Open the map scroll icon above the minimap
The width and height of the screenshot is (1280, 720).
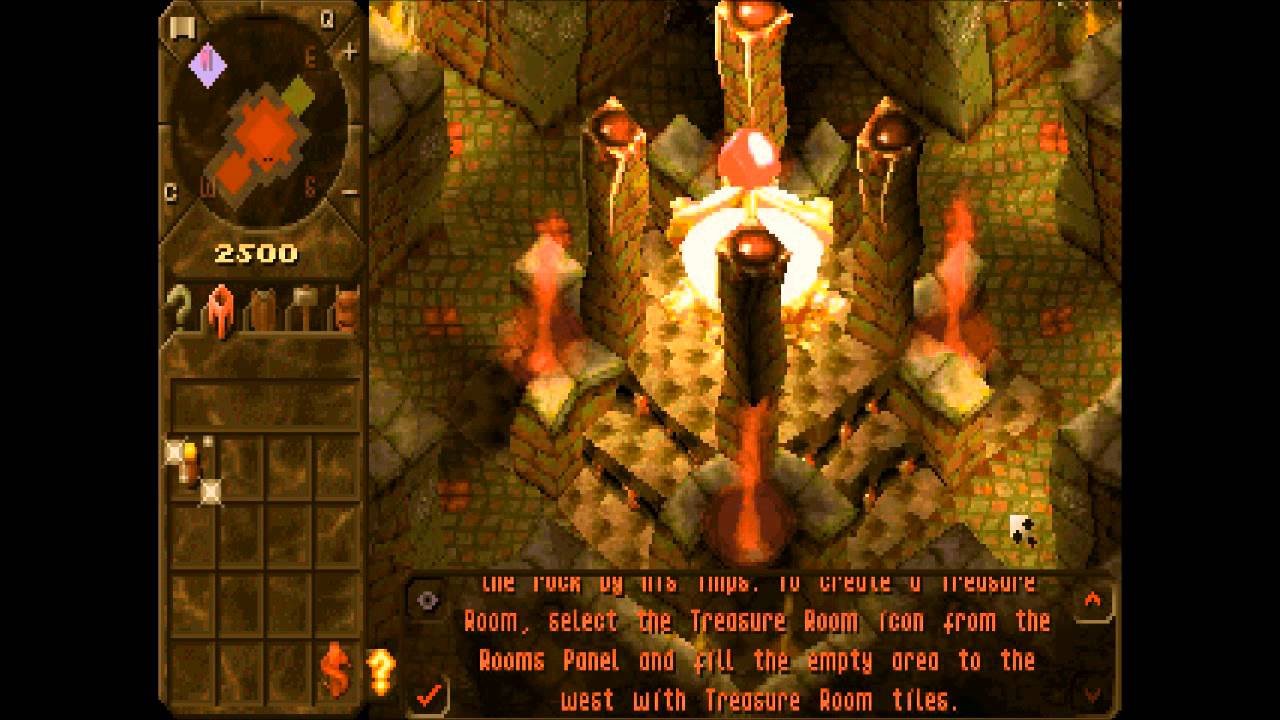click(x=181, y=25)
